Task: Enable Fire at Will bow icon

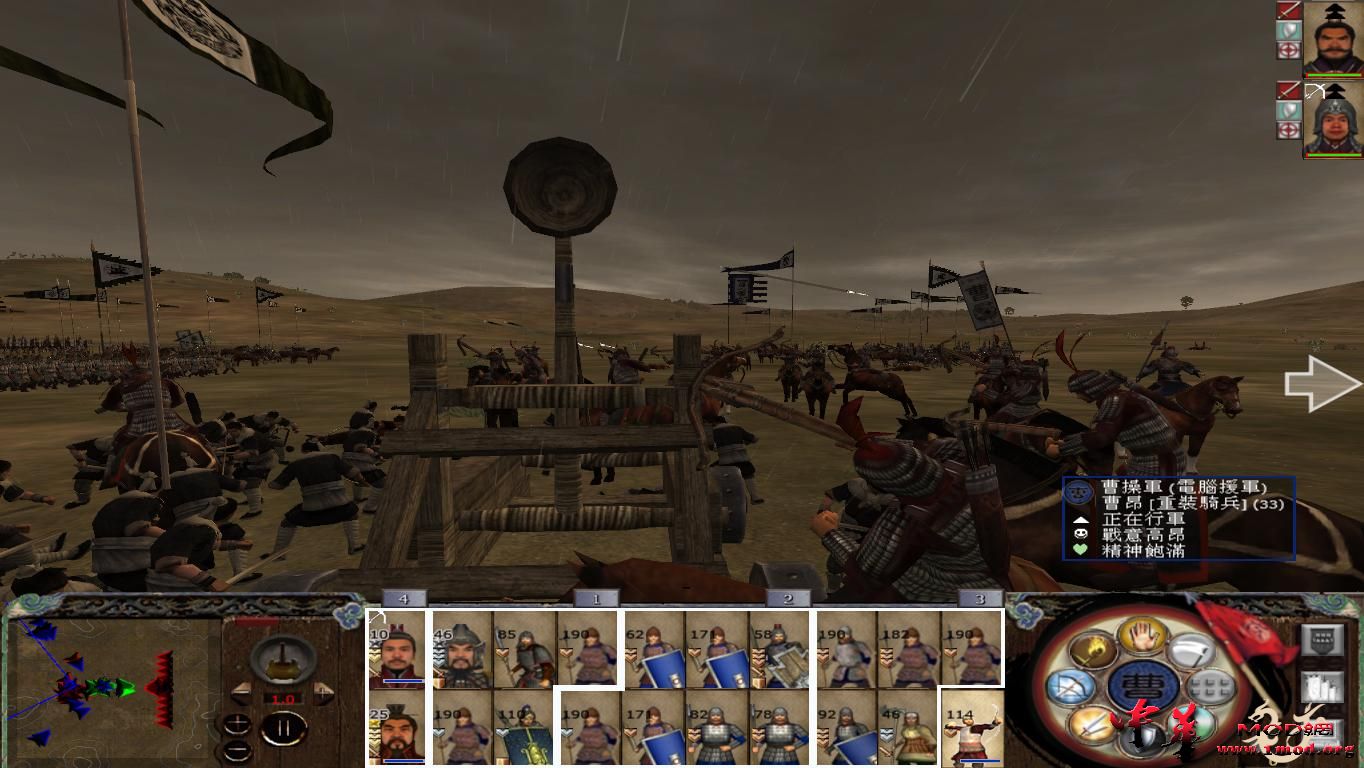Action: 1069,686
